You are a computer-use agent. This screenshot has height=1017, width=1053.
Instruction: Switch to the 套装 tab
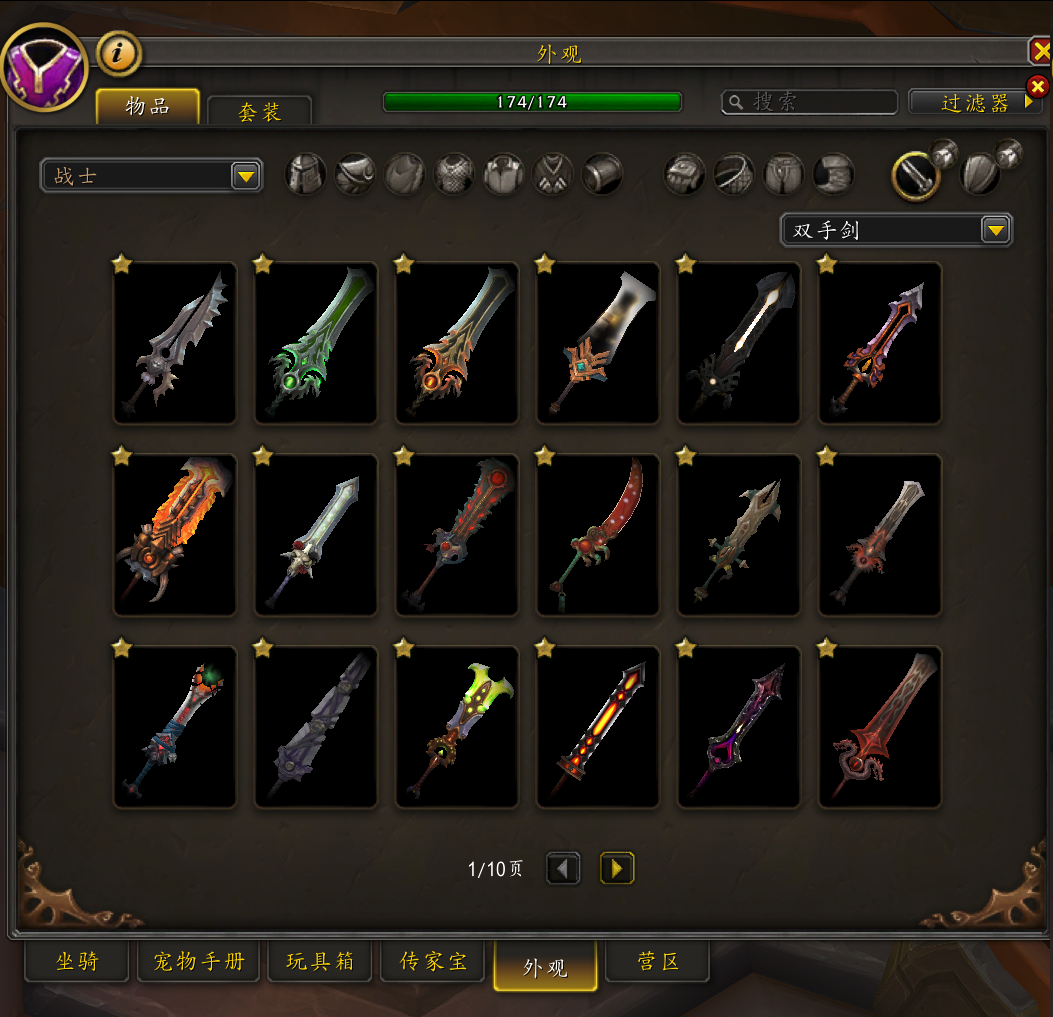(x=259, y=111)
